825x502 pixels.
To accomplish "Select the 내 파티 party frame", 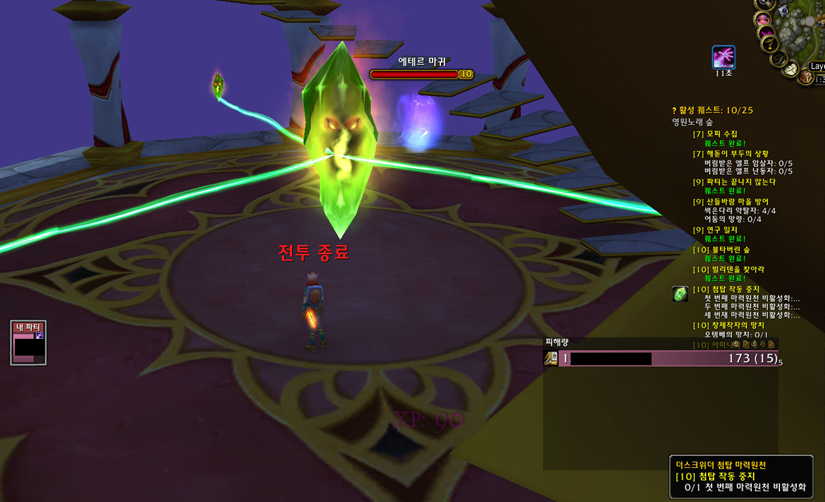I will click(28, 342).
